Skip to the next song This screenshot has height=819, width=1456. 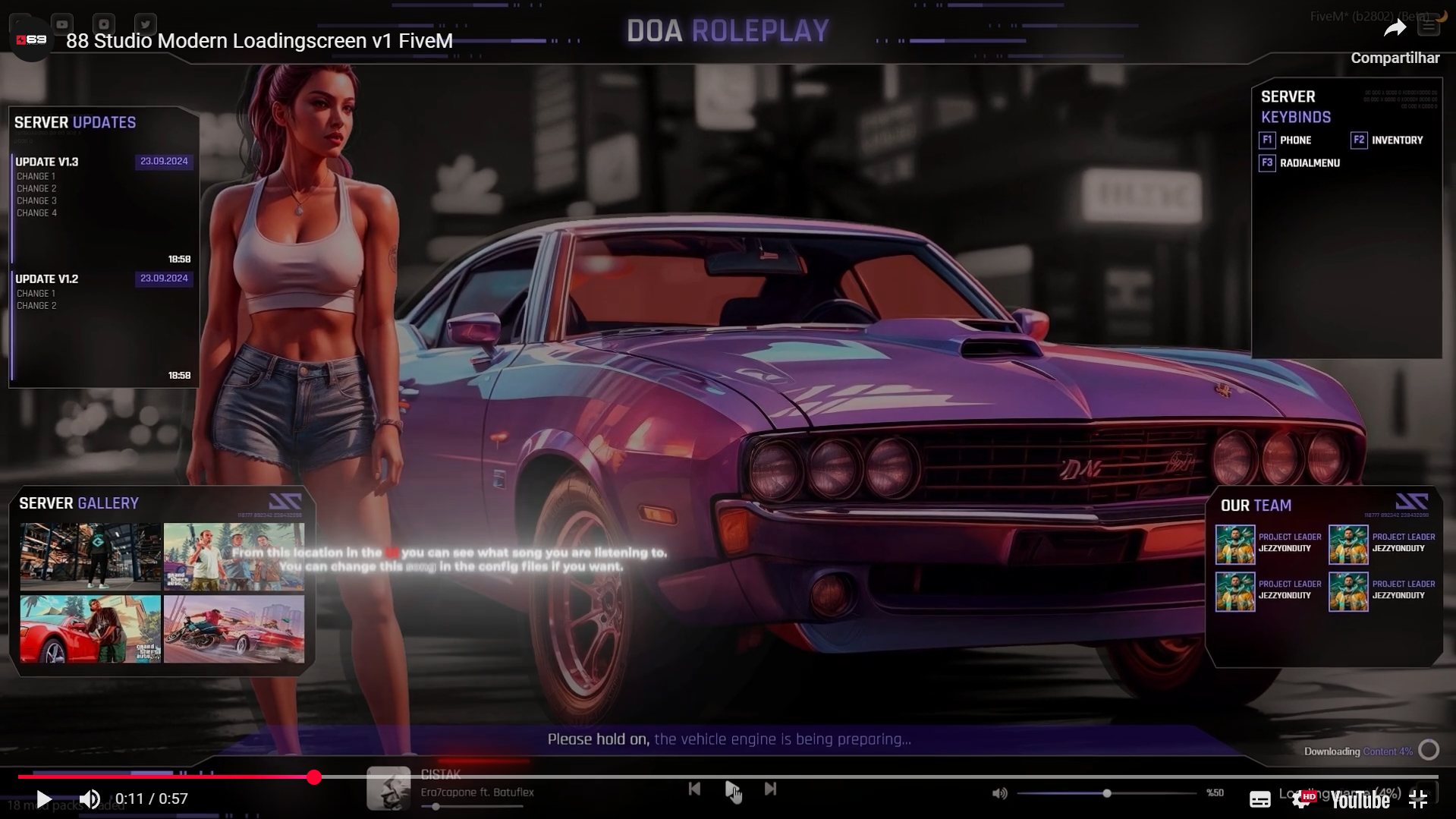[x=770, y=789]
